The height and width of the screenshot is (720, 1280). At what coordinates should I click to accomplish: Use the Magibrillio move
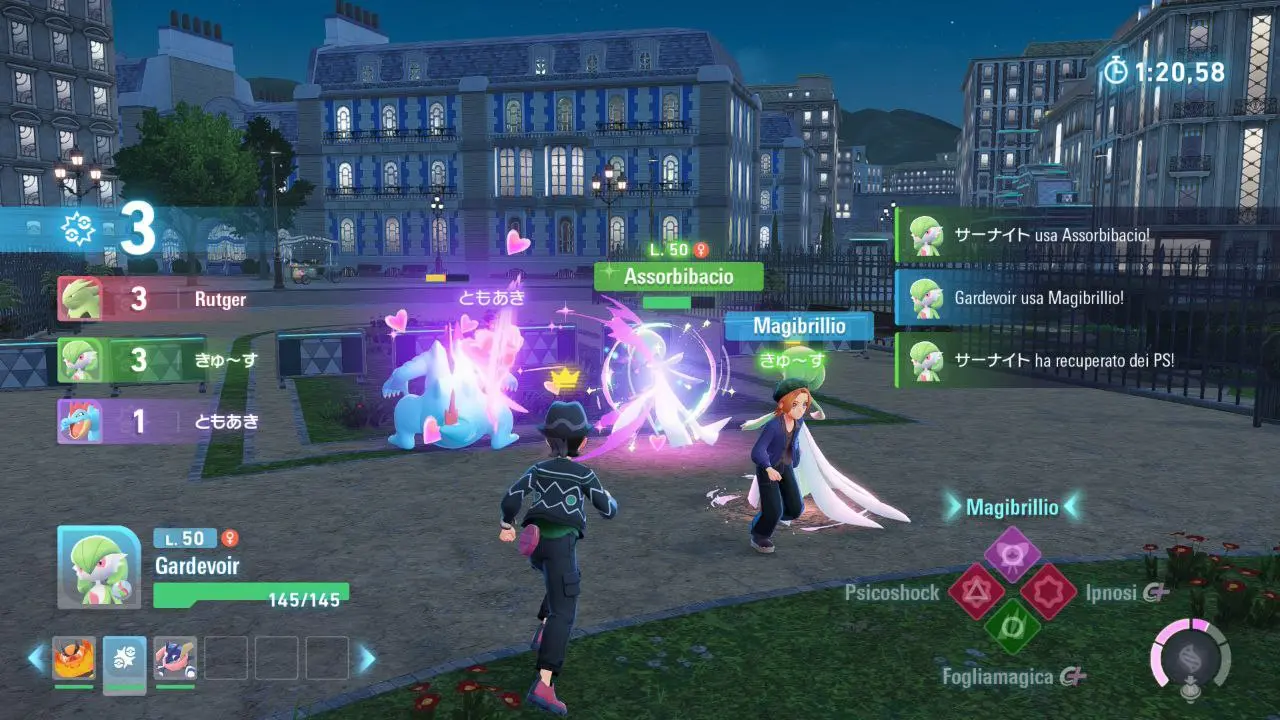1012,555
